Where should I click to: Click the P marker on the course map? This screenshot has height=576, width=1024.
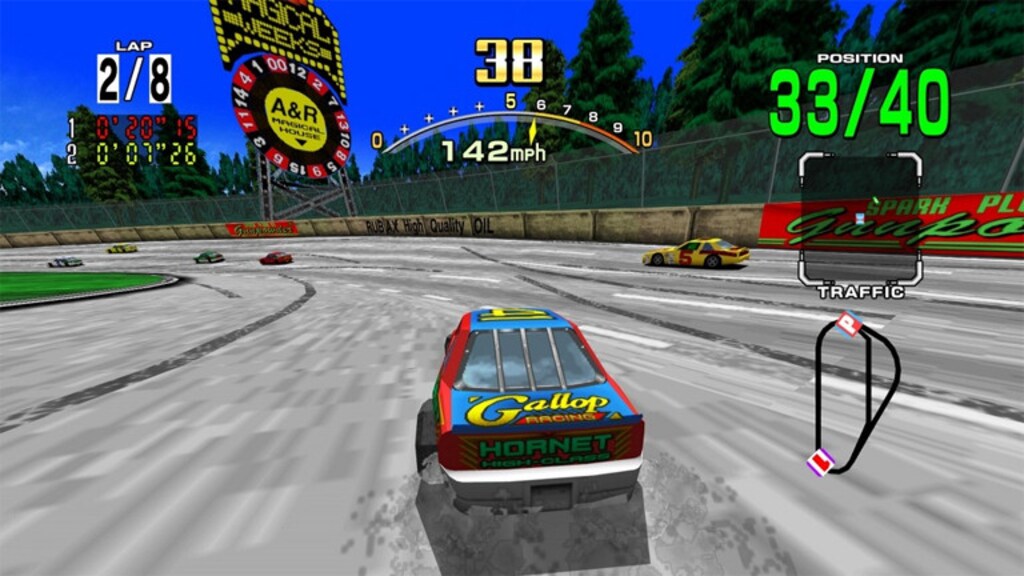point(849,323)
